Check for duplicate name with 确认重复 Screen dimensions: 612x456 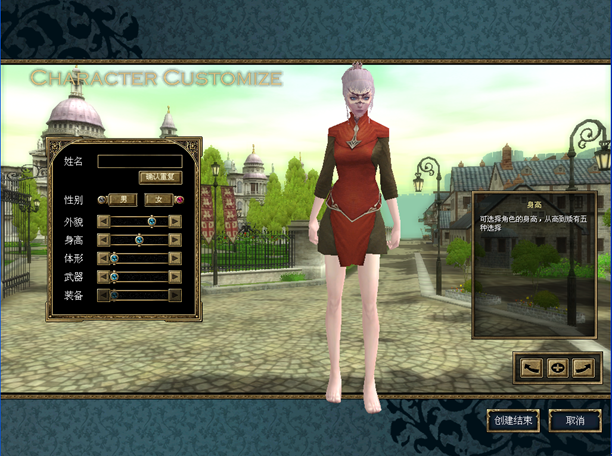(x=159, y=177)
